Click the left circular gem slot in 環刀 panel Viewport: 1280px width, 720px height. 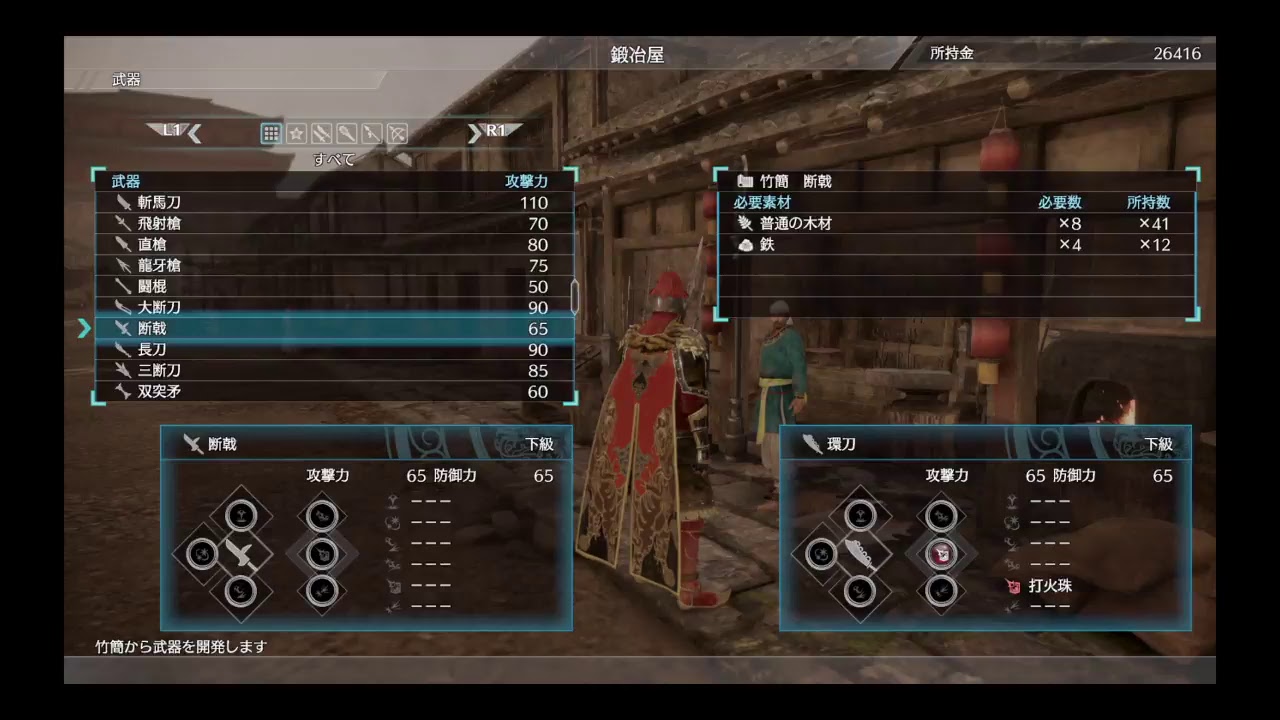click(821, 554)
